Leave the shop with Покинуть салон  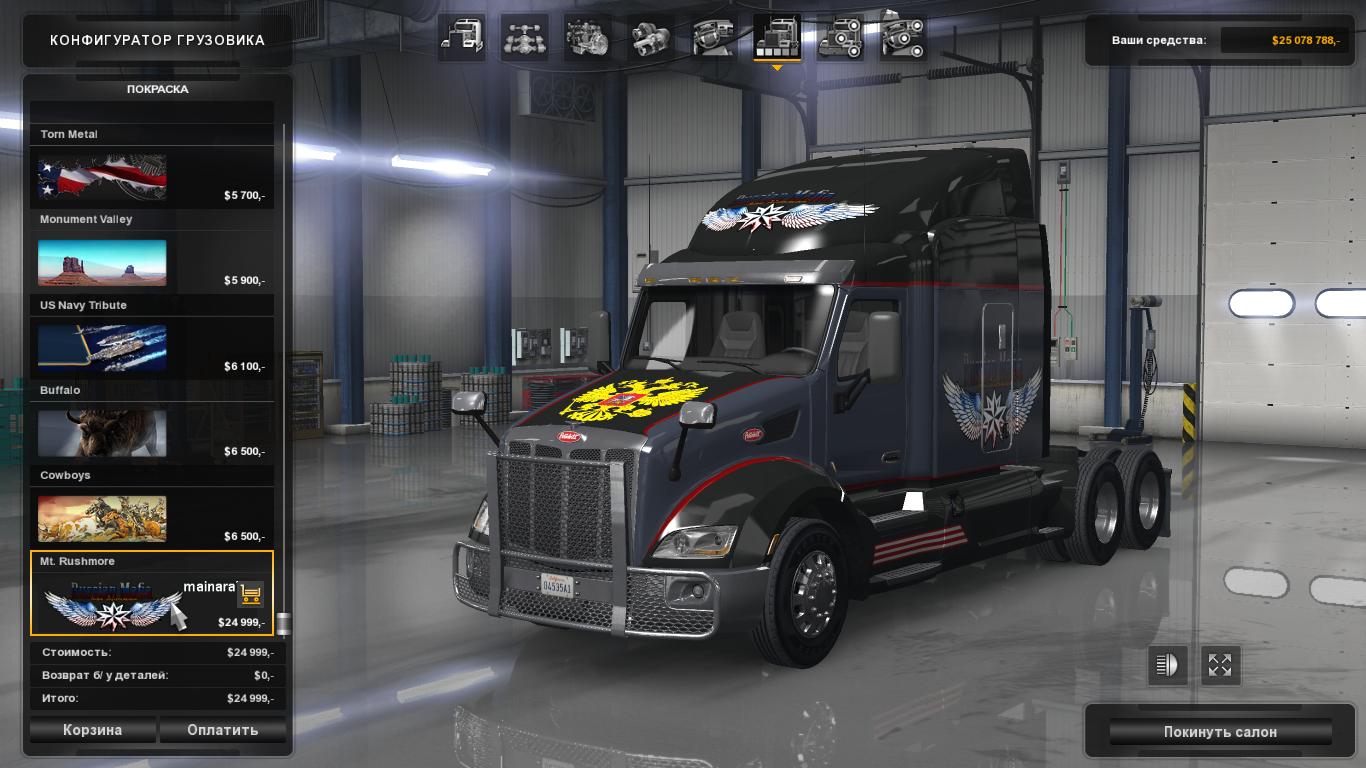1220,732
